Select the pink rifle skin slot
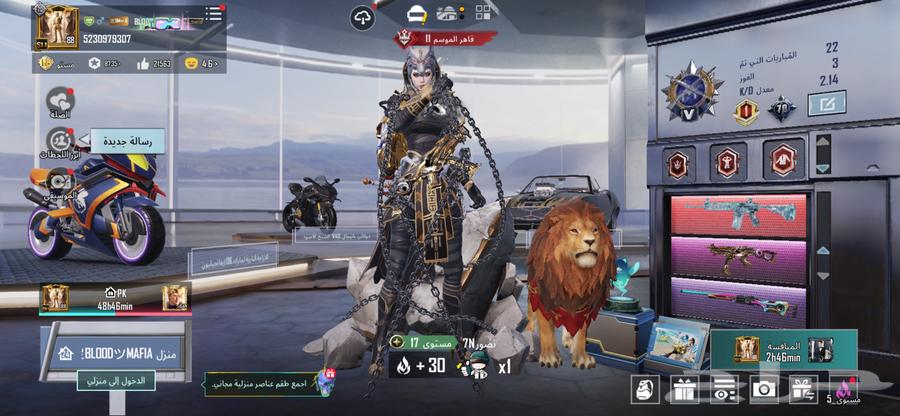900x416 pixels. [x=738, y=215]
